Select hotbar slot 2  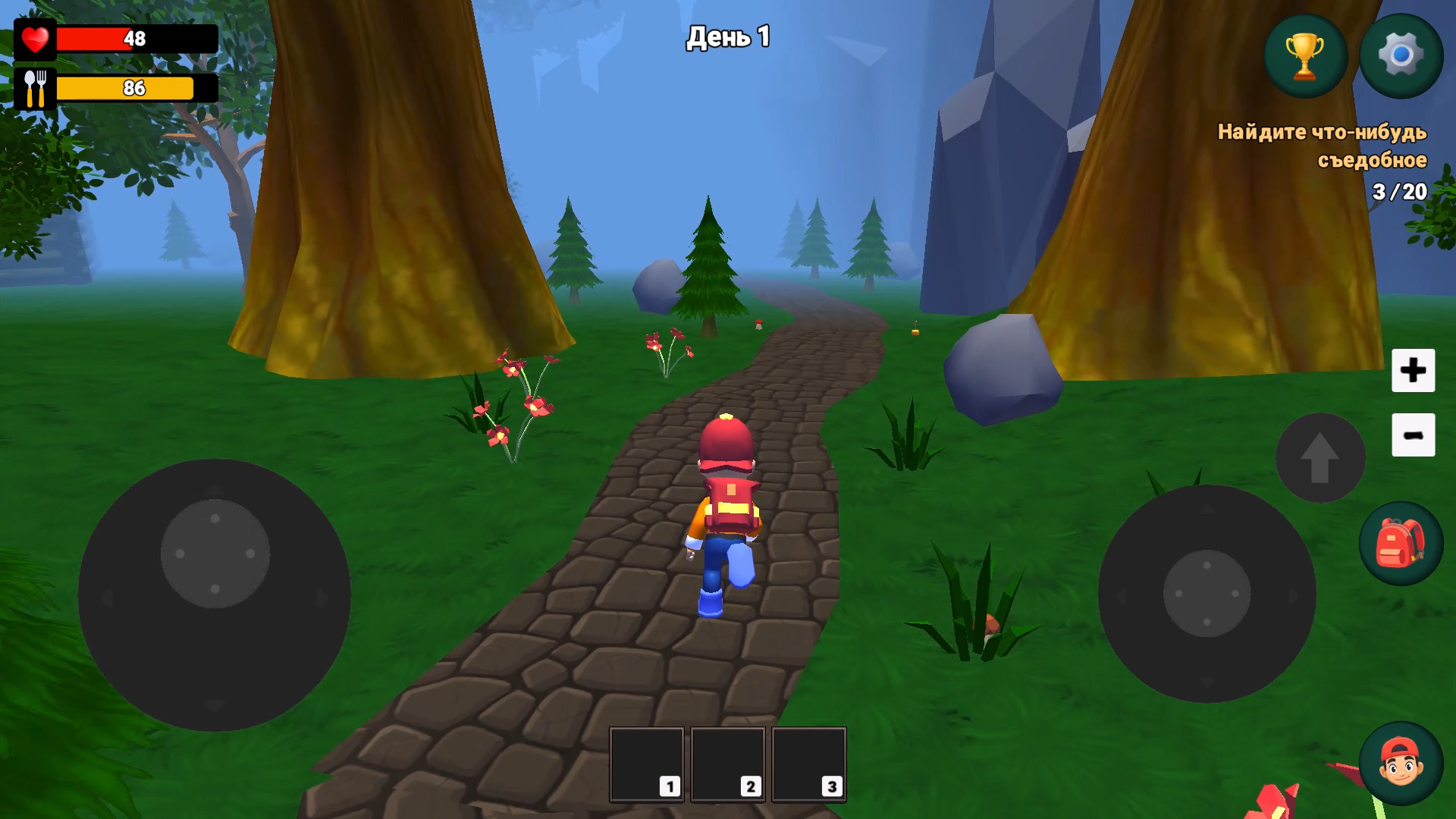tap(727, 764)
